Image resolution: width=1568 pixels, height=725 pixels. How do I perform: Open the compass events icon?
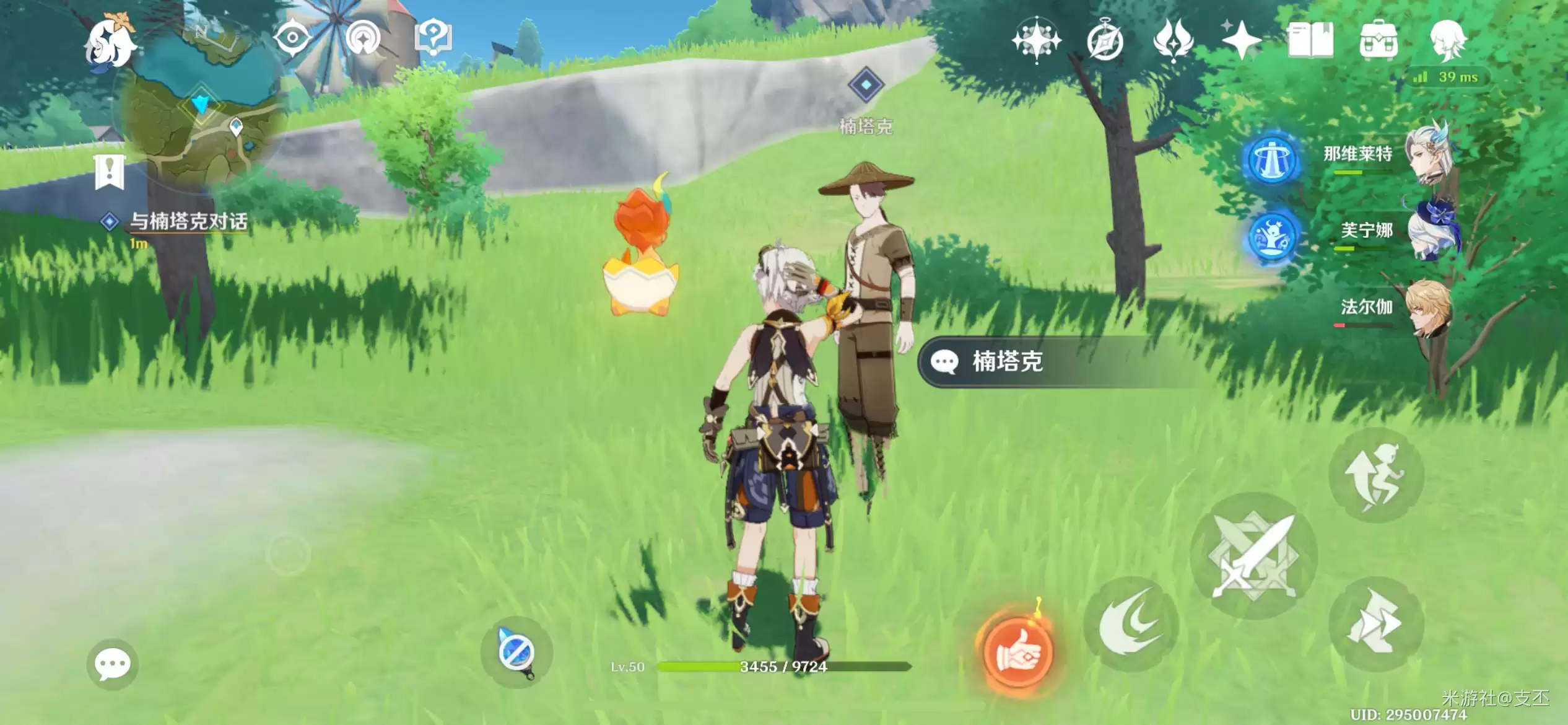click(1105, 42)
